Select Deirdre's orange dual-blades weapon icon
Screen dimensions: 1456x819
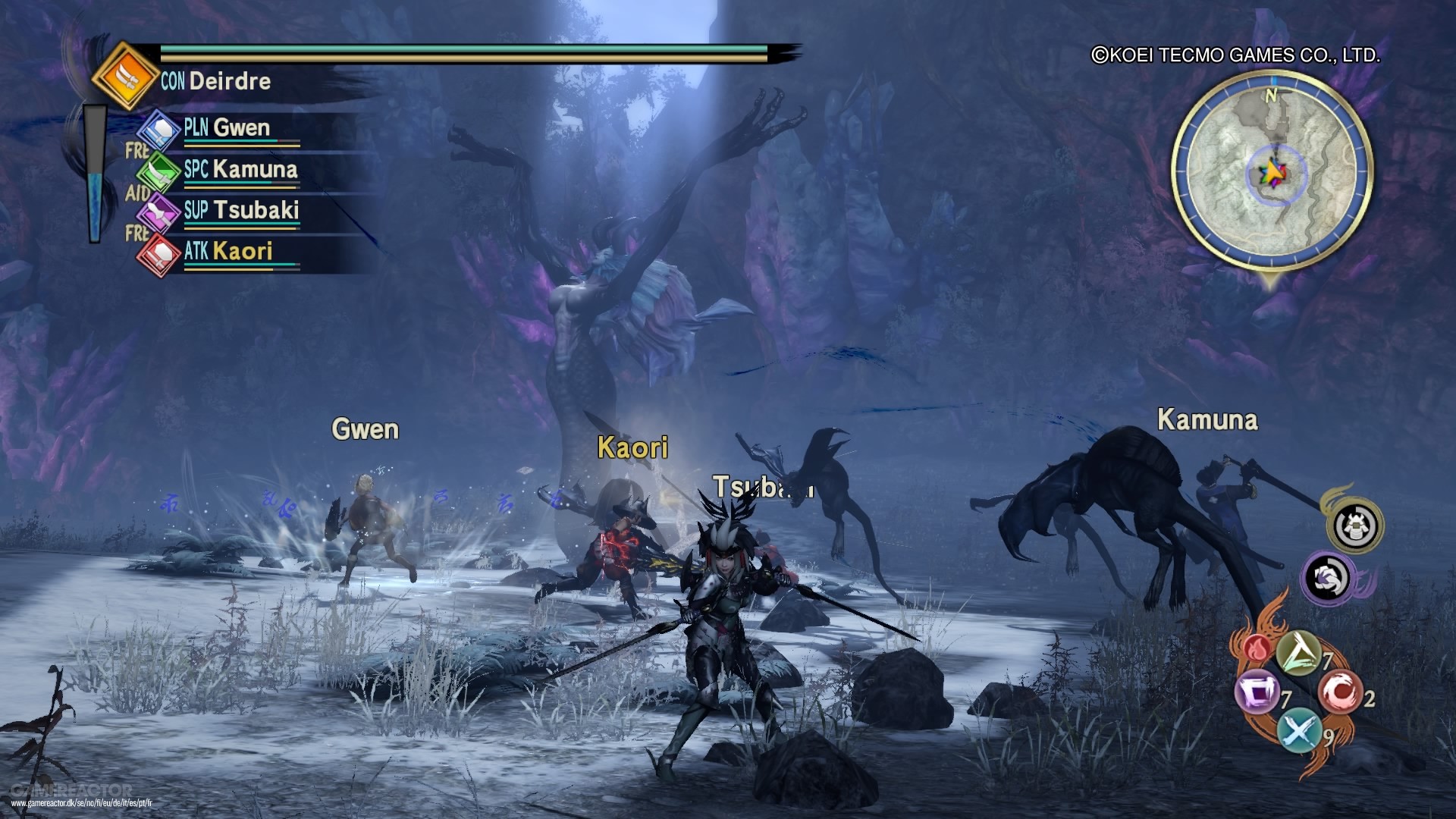[x=124, y=75]
